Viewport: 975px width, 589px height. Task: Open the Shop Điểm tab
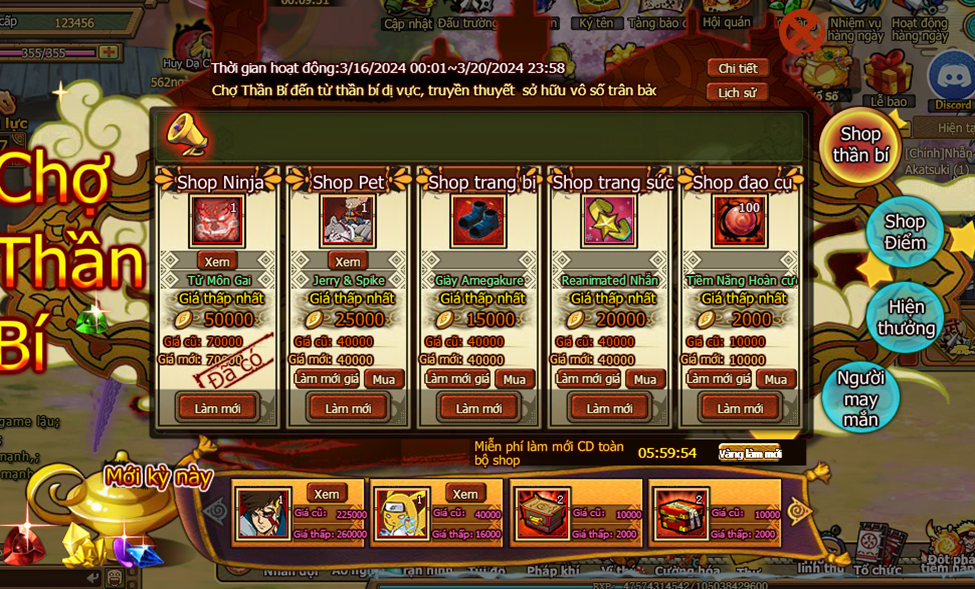click(904, 232)
